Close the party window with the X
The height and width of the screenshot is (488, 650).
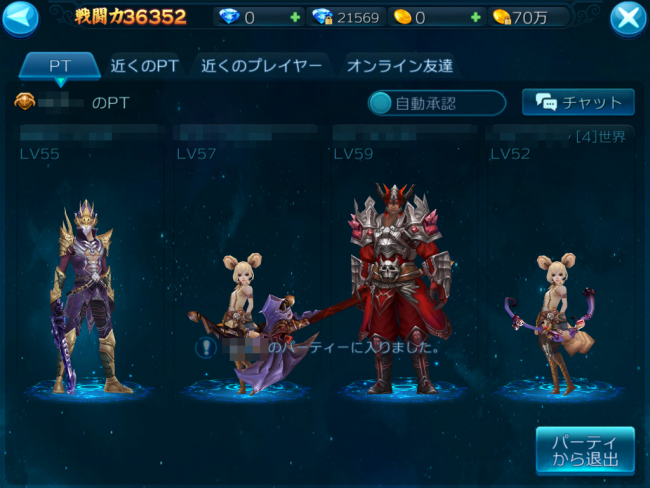[x=628, y=18]
